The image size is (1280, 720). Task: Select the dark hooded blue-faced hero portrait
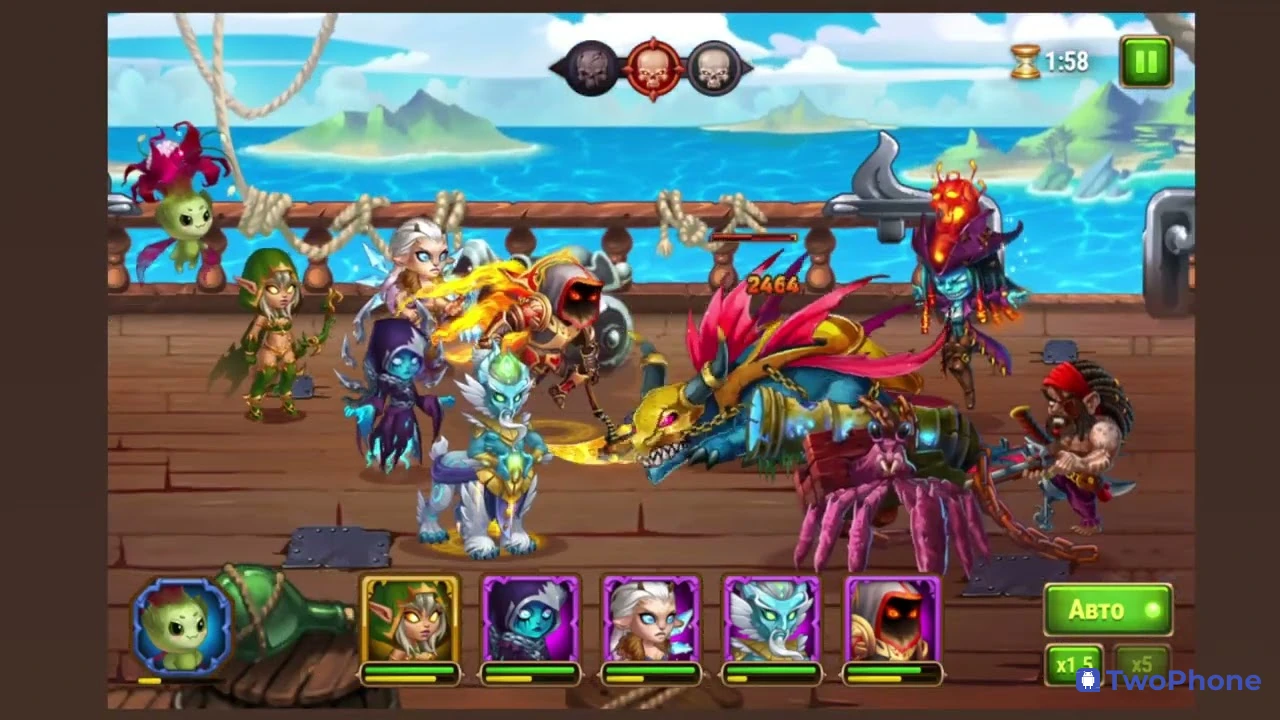pyautogui.click(x=531, y=620)
